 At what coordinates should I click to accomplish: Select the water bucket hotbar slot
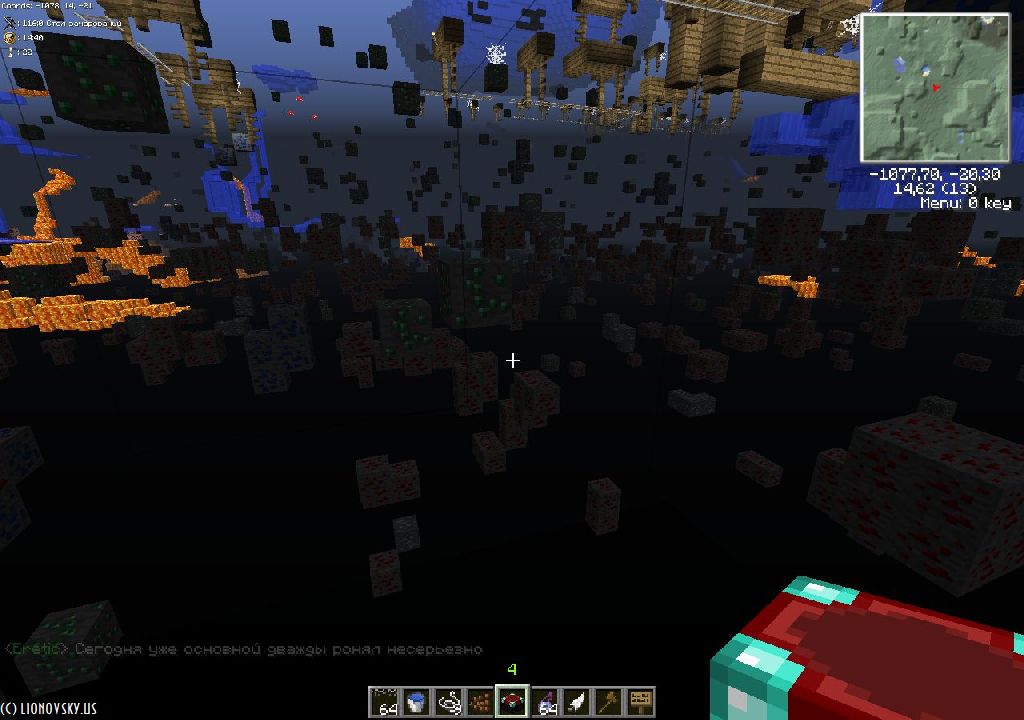[x=416, y=701]
